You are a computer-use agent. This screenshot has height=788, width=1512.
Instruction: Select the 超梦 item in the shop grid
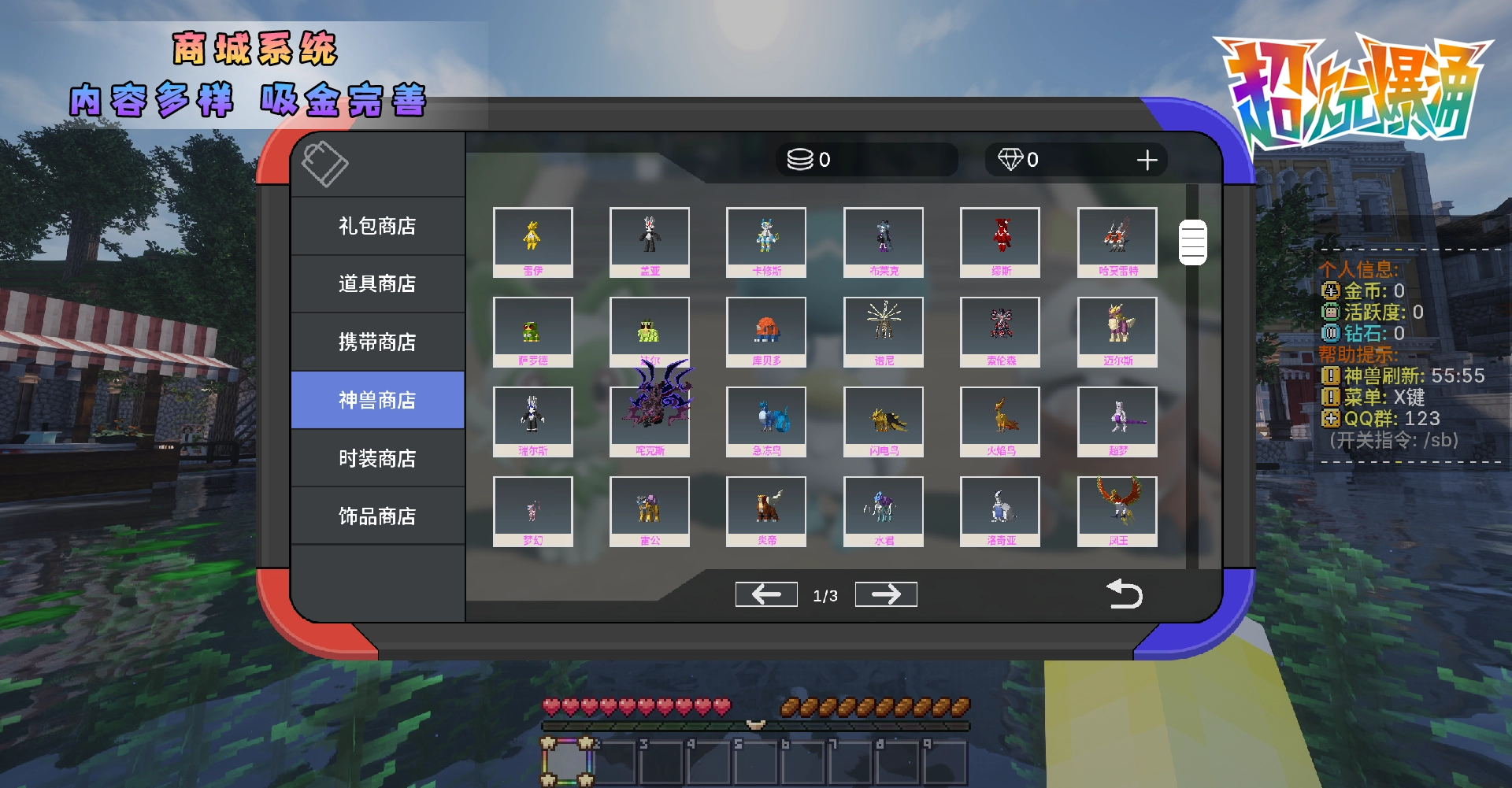pyautogui.click(x=1117, y=421)
